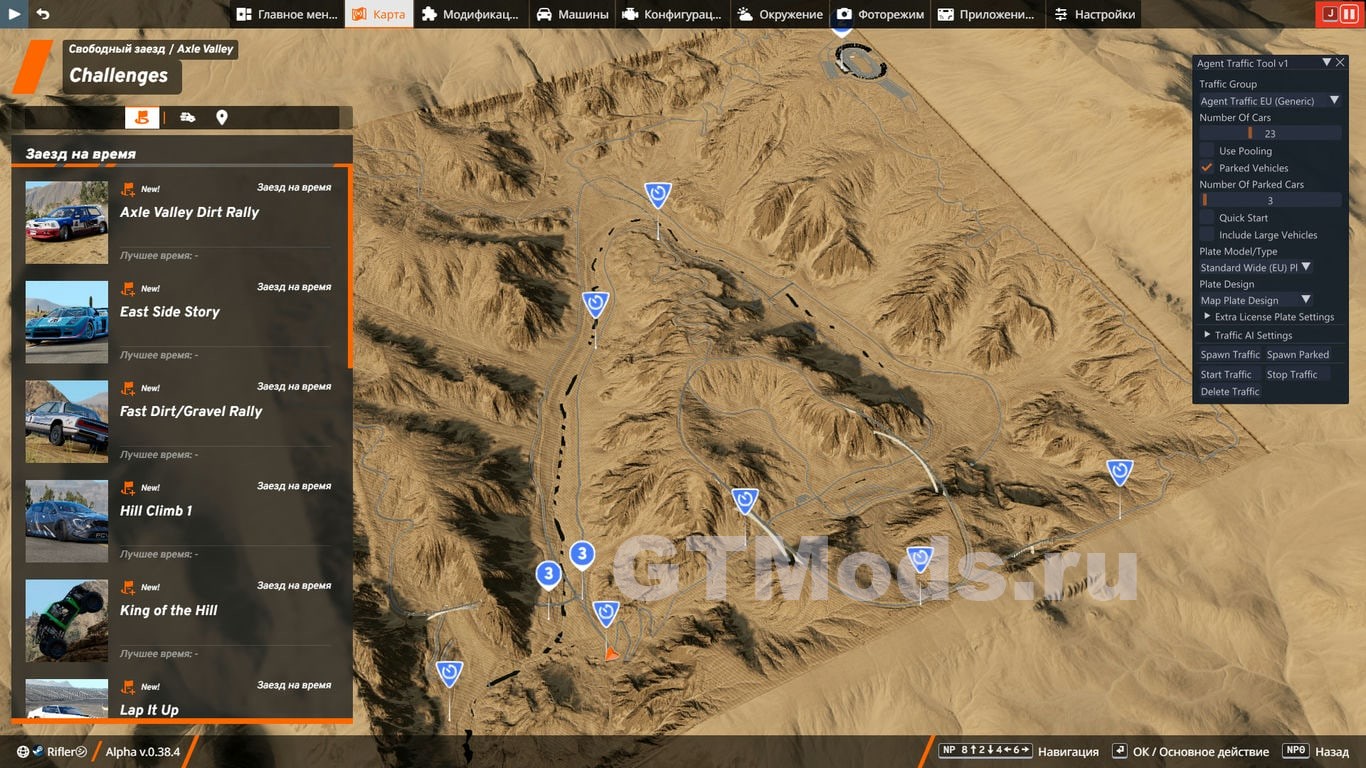Viewport: 1366px width, 768px height.
Task: Toggle the Parked Vehicles checkbox
Action: tap(1207, 168)
